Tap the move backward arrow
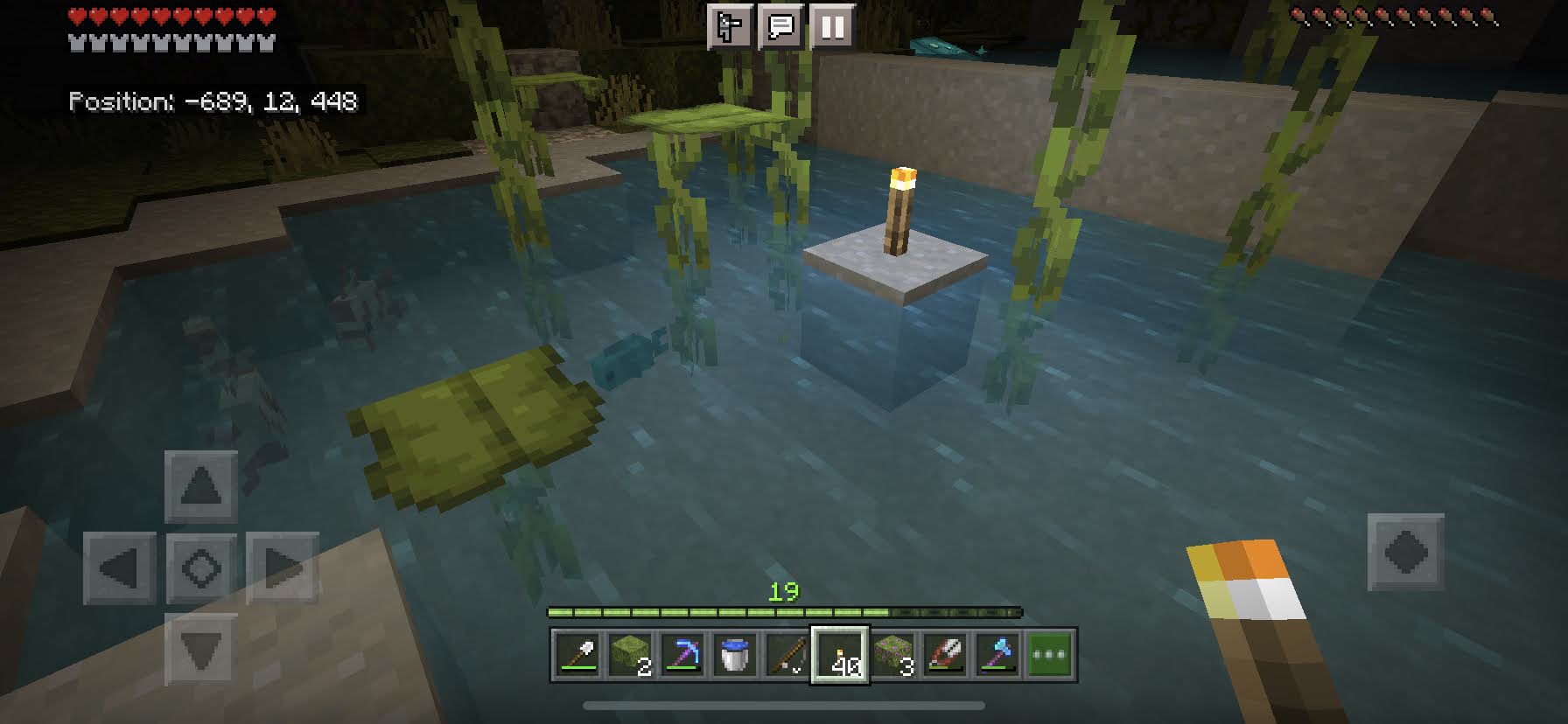This screenshot has width=1568, height=724. coord(201,650)
